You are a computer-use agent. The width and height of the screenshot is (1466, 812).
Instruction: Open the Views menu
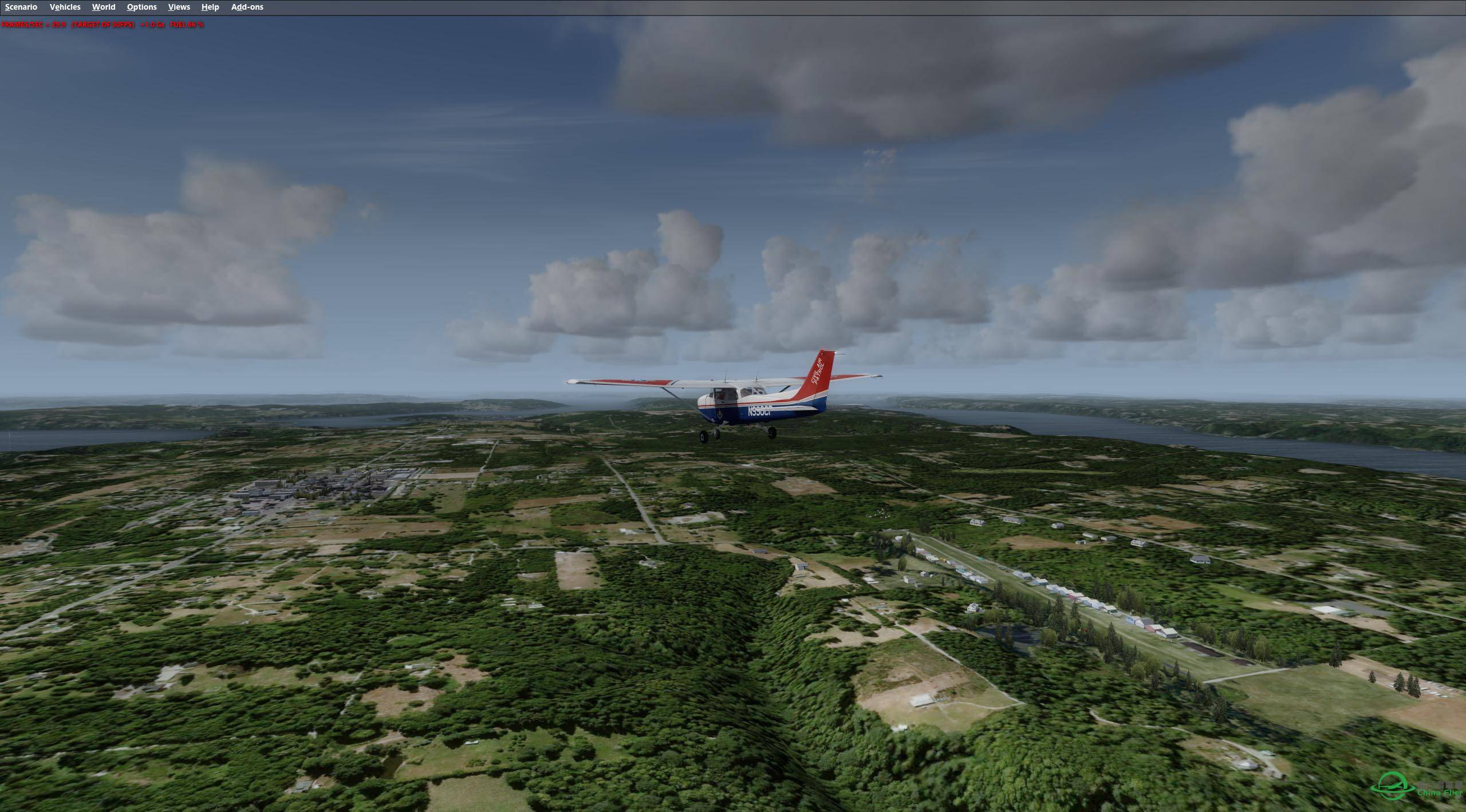click(x=179, y=7)
